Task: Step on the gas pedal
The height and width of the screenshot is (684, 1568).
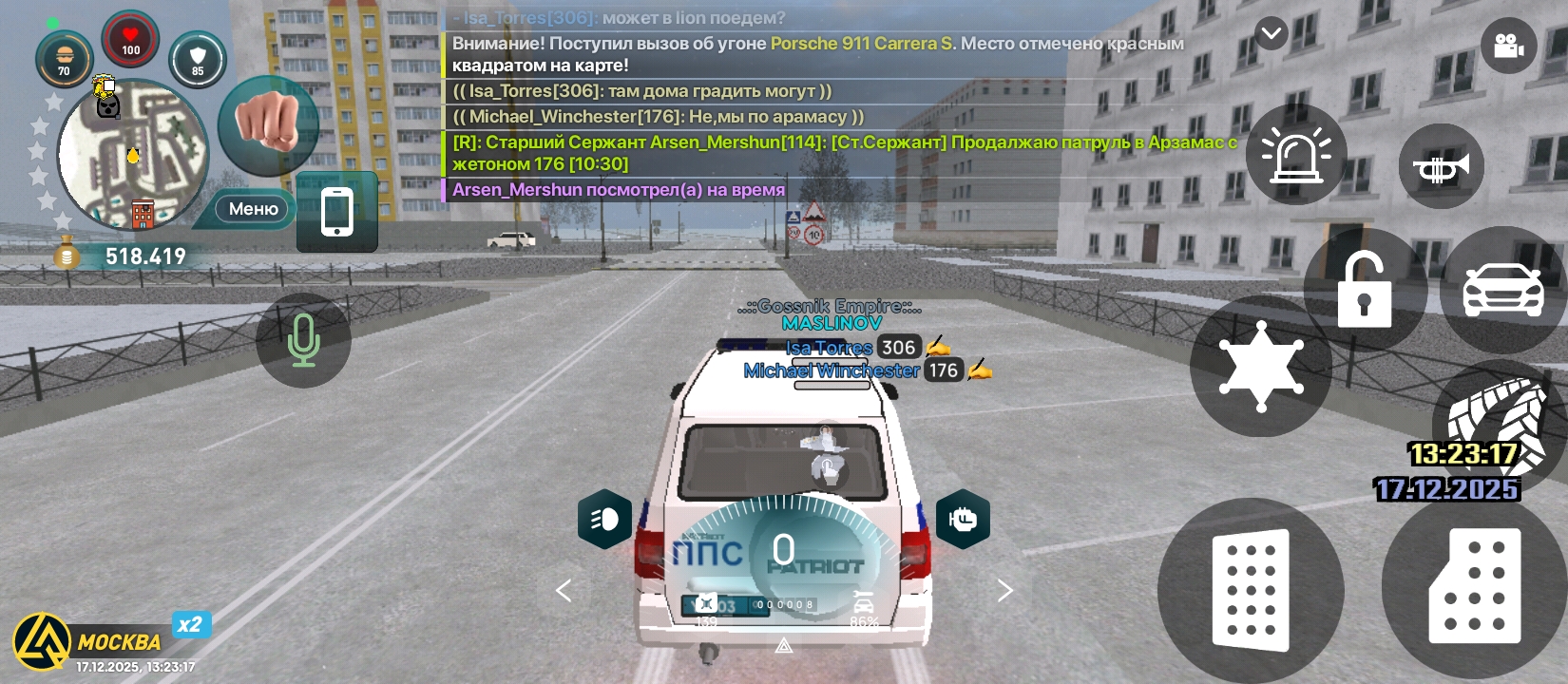Action: [1474, 586]
